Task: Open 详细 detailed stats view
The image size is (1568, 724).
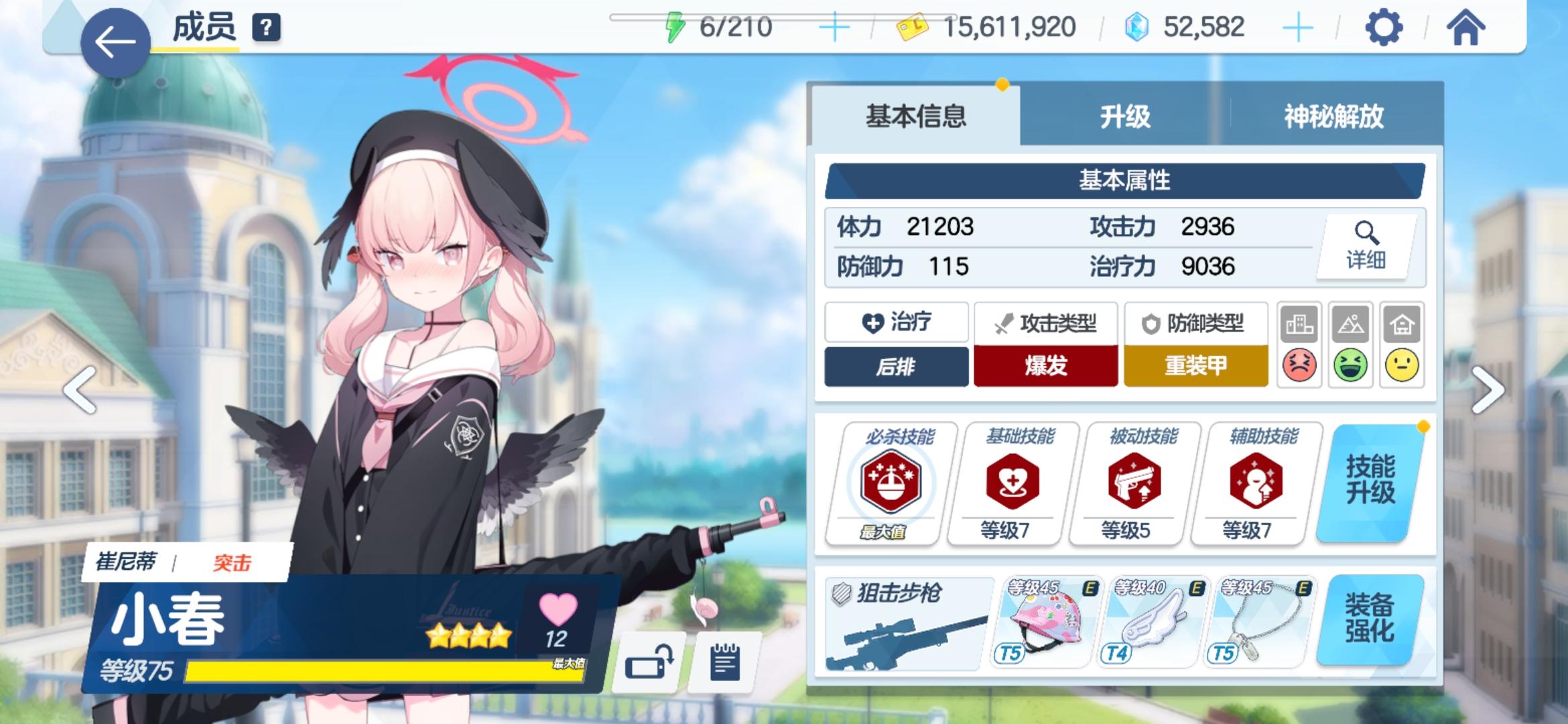Action: [1367, 247]
